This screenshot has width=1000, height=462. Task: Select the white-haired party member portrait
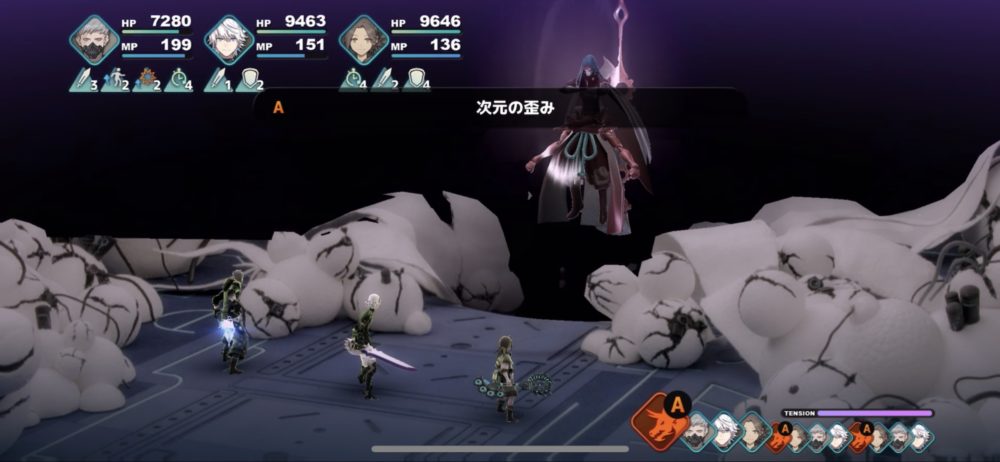(x=229, y=40)
